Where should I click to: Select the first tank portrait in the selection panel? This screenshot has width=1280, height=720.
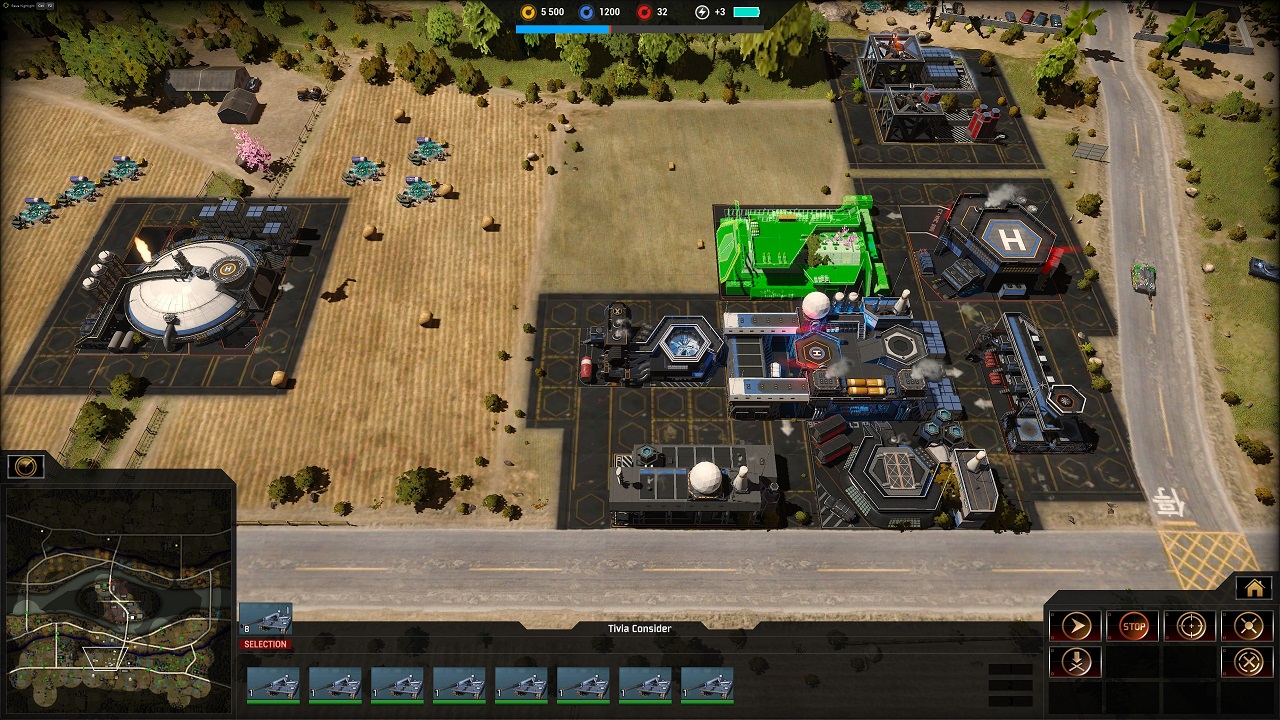[274, 685]
